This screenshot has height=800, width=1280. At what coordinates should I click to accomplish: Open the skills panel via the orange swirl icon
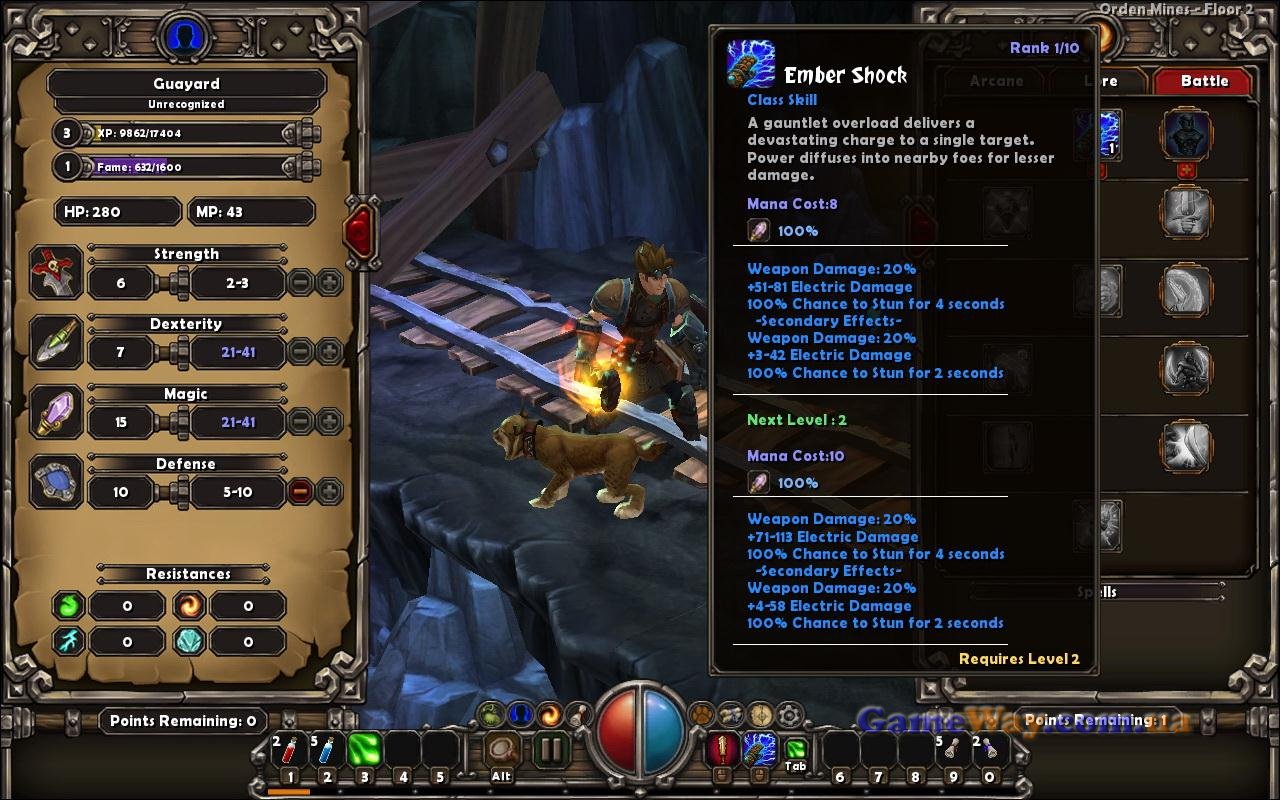pos(549,715)
